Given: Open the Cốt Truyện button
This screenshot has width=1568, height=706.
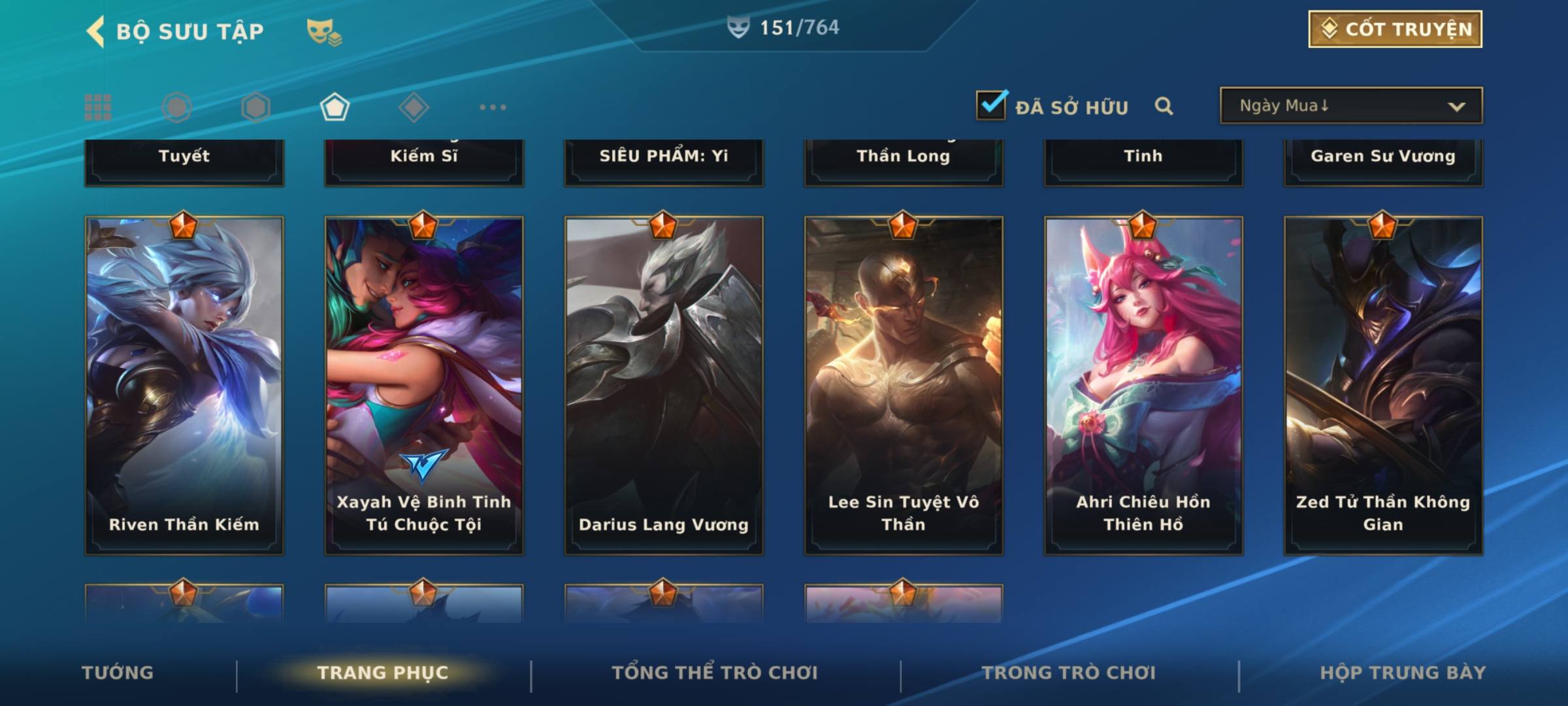Looking at the screenshot, I should 1395,29.
